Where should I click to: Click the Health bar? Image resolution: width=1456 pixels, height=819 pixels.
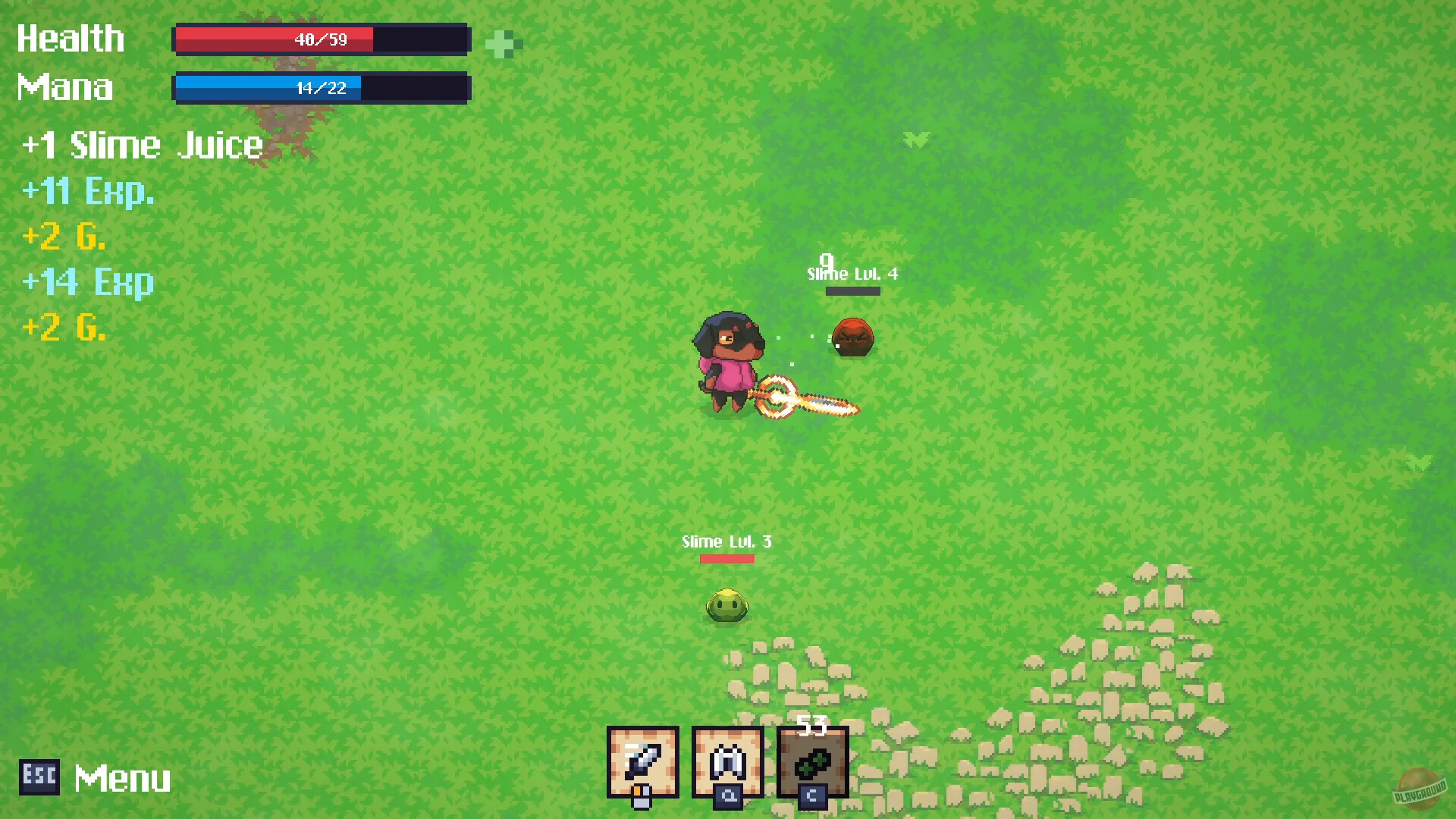click(322, 39)
